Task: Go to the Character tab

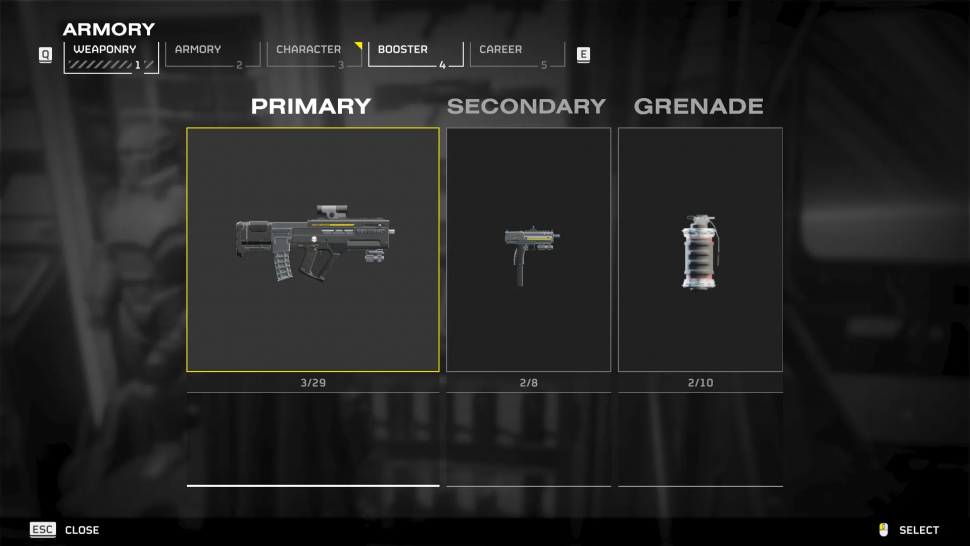Action: coord(314,56)
